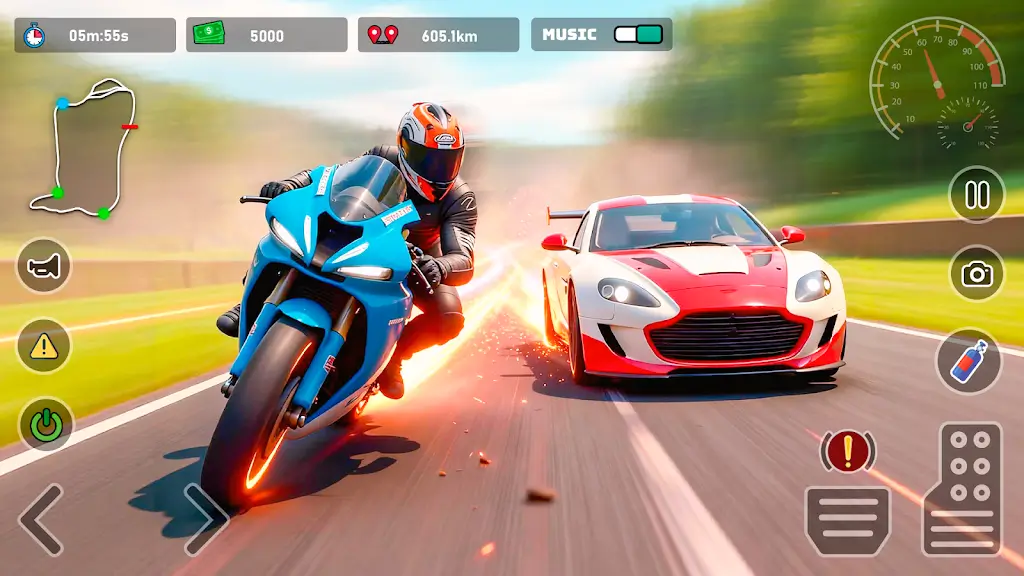Tap the green power button
1024x576 pixels.
[x=44, y=424]
